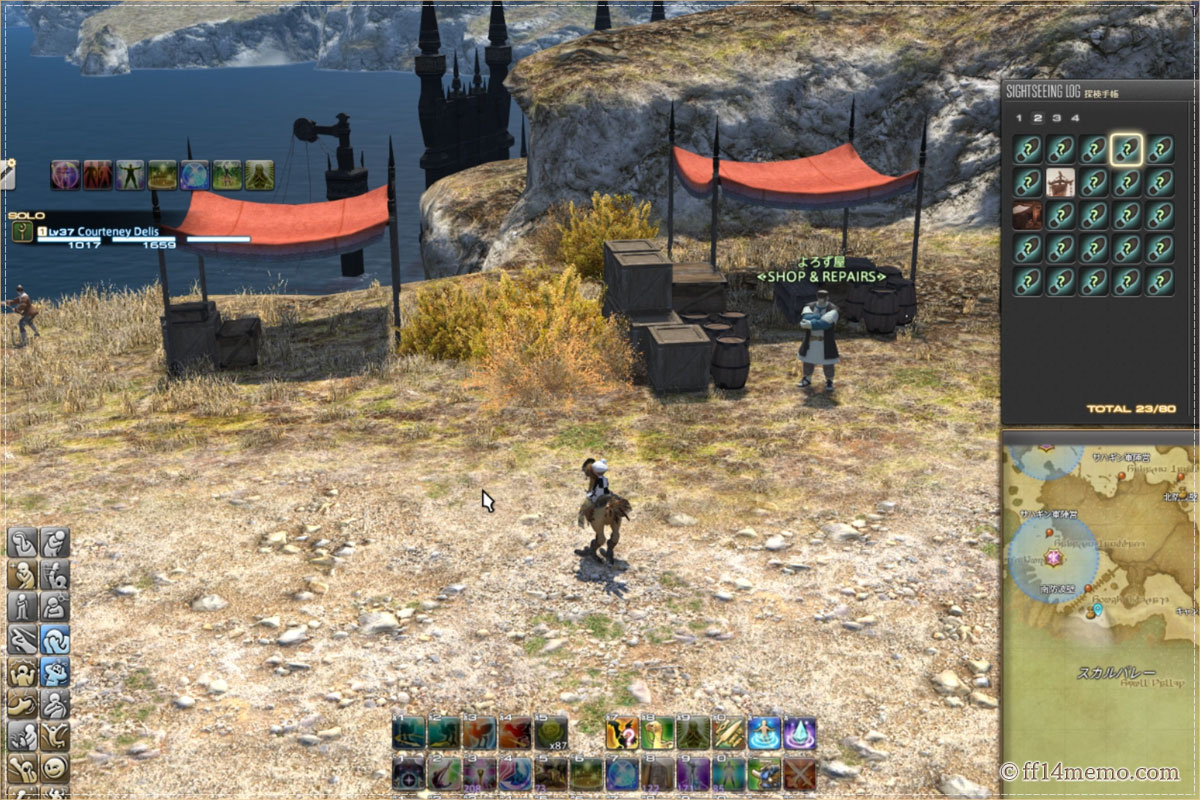Viewport: 1200px width, 800px height.
Task: Activate the chocobo question mark hotbar icon
Action: pos(622,733)
